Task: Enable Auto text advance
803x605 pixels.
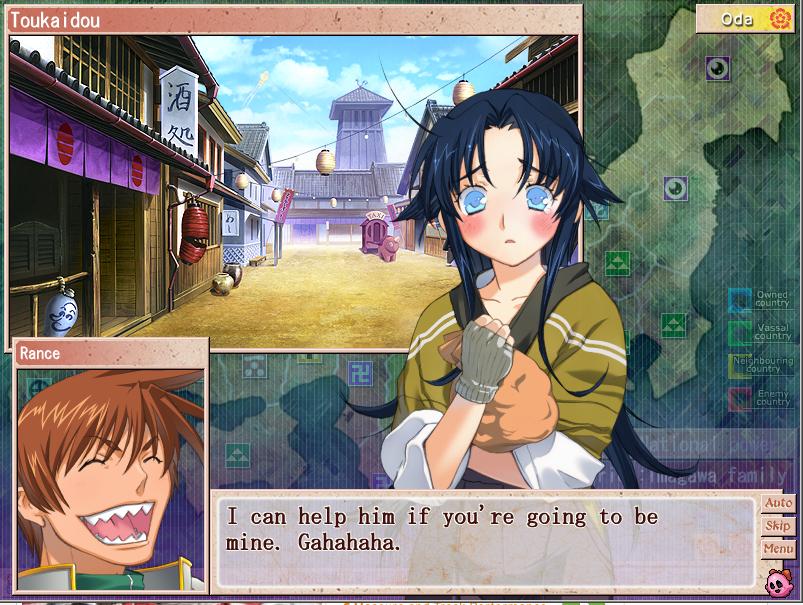Action: click(777, 503)
